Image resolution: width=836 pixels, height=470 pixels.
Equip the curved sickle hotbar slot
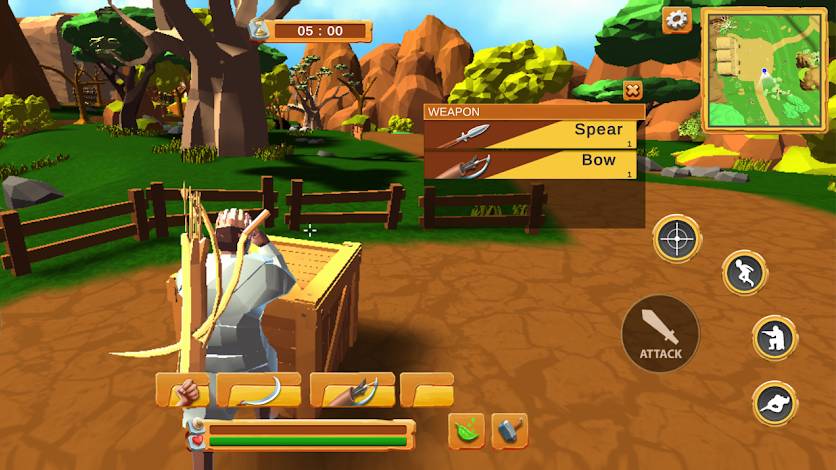(x=258, y=390)
